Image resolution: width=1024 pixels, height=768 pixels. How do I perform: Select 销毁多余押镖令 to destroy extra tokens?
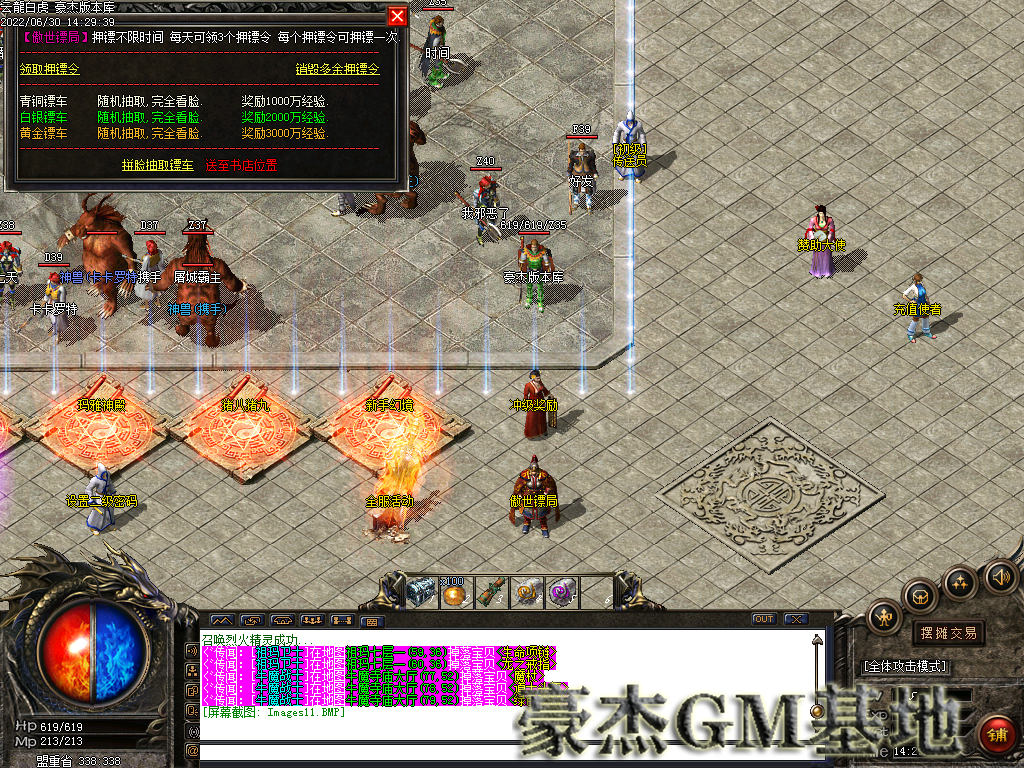[x=338, y=69]
